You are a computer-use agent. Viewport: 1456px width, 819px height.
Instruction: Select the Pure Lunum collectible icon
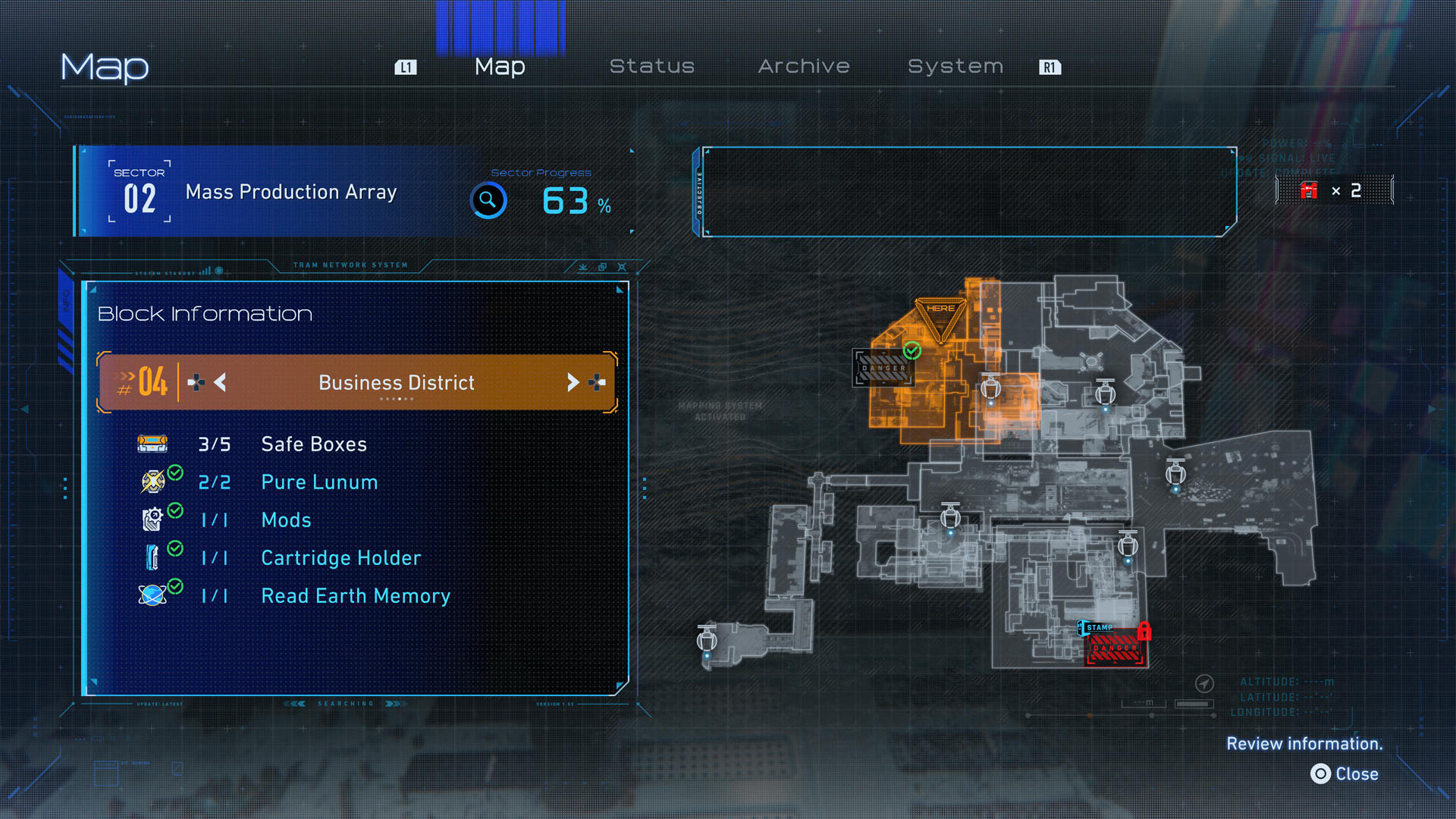coord(154,482)
